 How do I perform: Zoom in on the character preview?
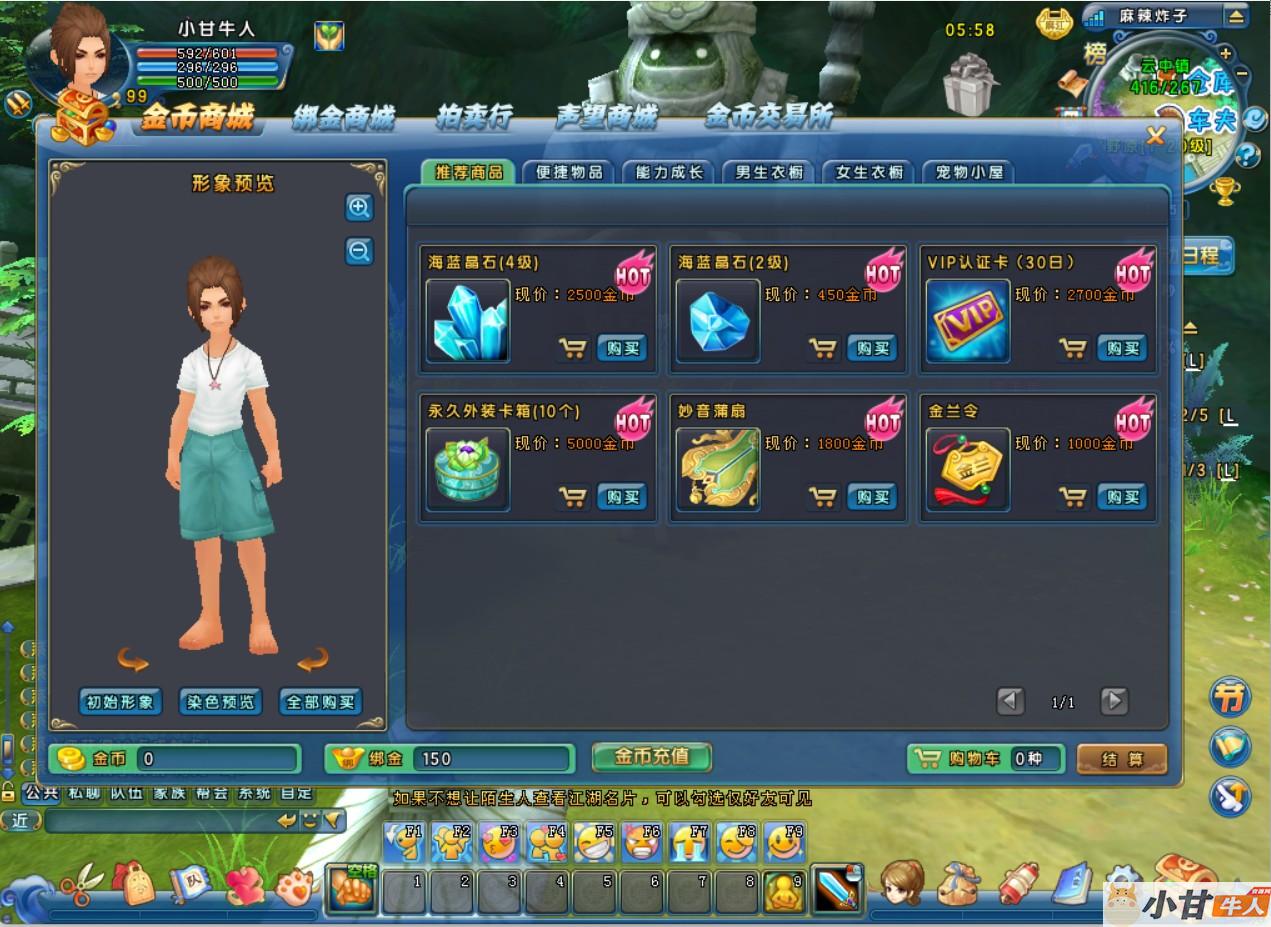[x=359, y=208]
